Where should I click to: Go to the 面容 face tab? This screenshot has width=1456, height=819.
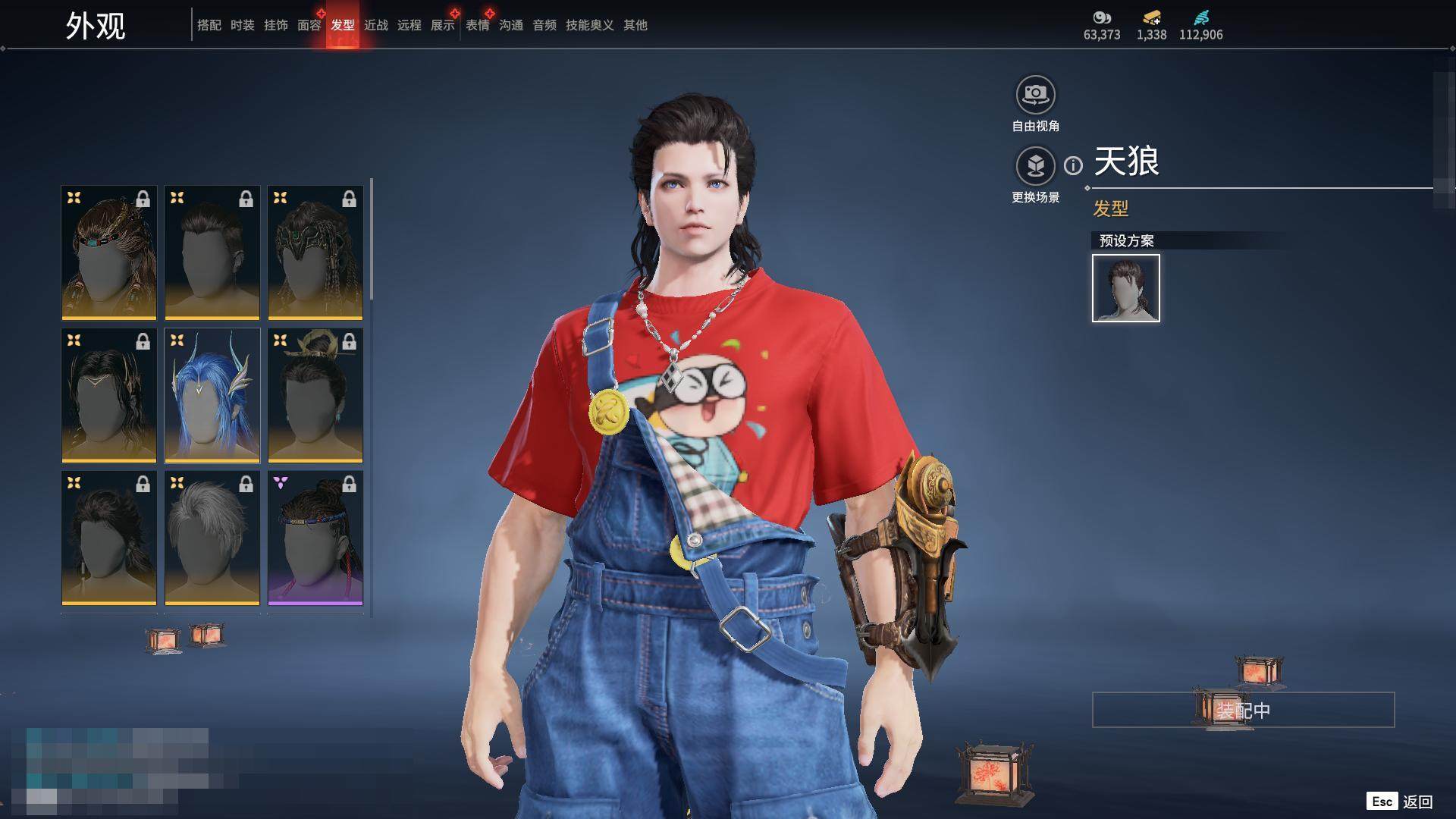click(x=309, y=25)
